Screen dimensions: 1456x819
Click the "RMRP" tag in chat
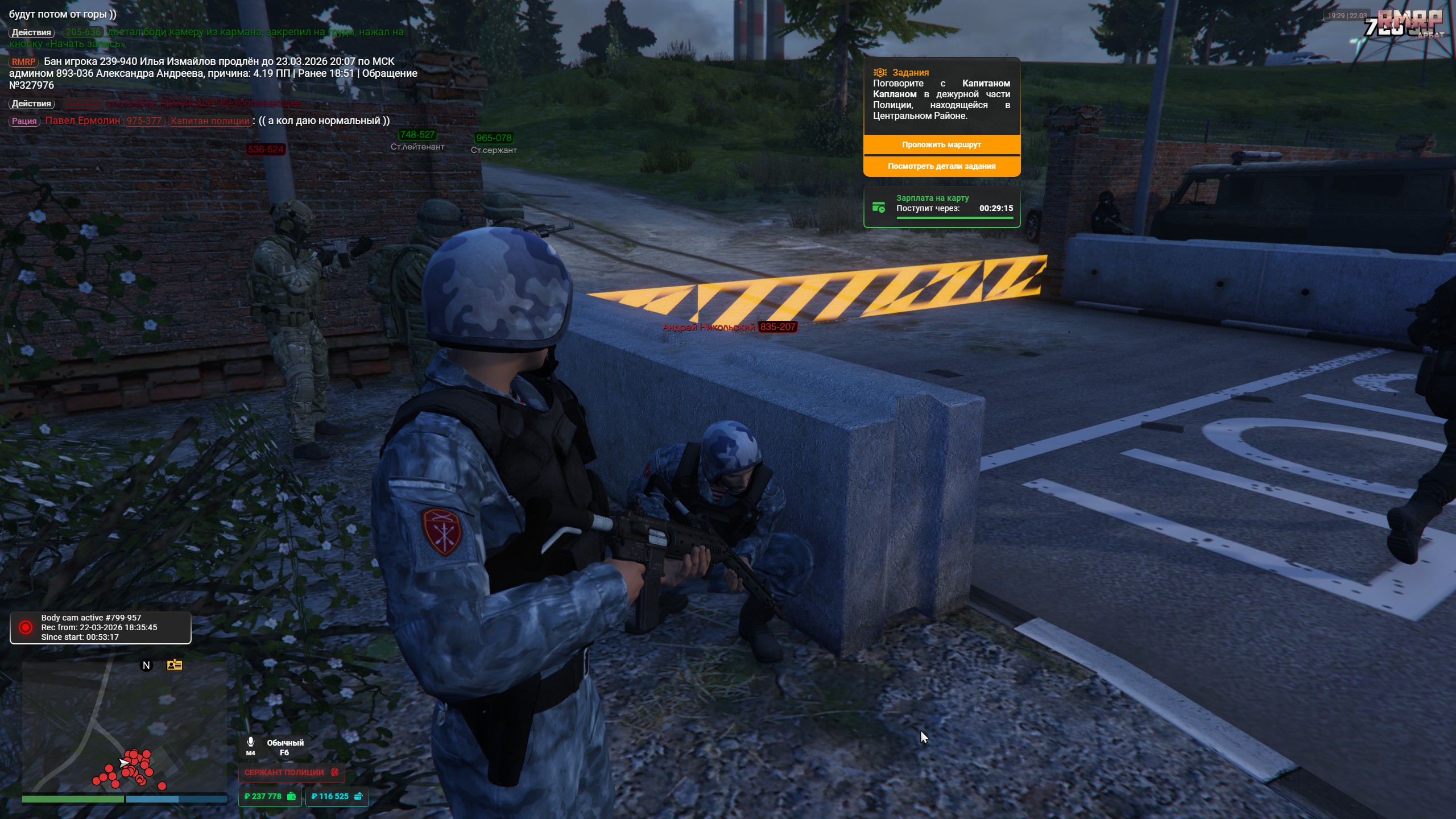coord(23,62)
